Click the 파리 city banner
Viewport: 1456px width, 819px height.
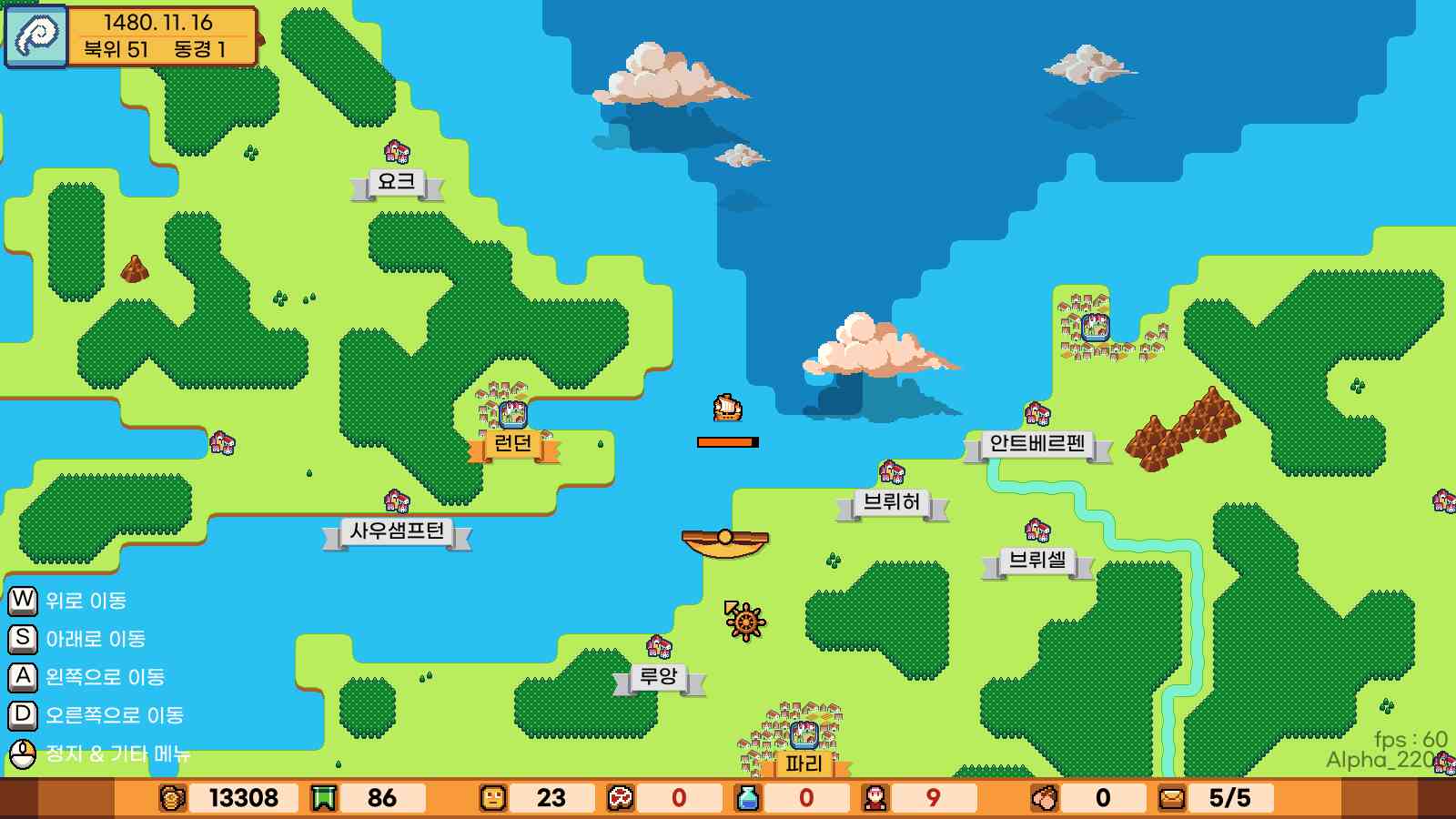point(806,764)
